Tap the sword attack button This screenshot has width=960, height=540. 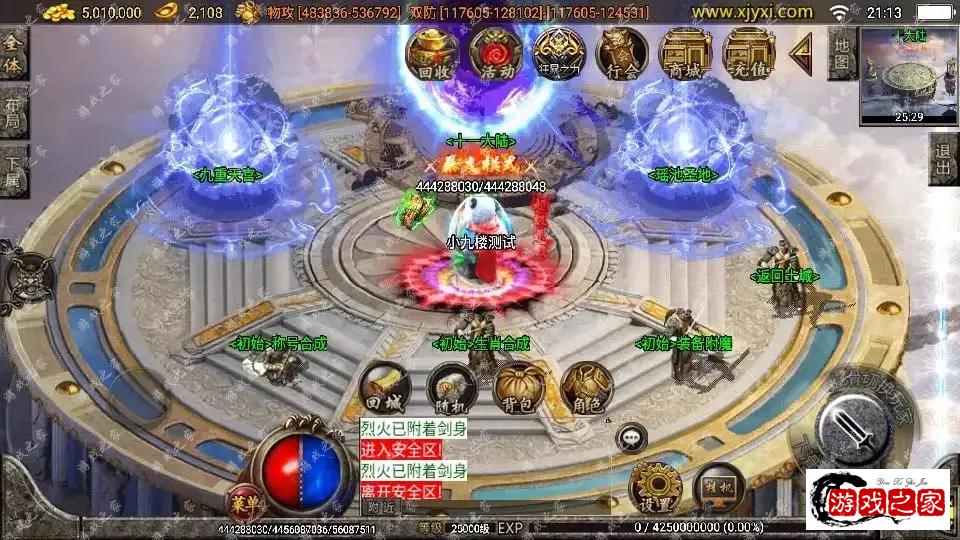click(x=852, y=425)
